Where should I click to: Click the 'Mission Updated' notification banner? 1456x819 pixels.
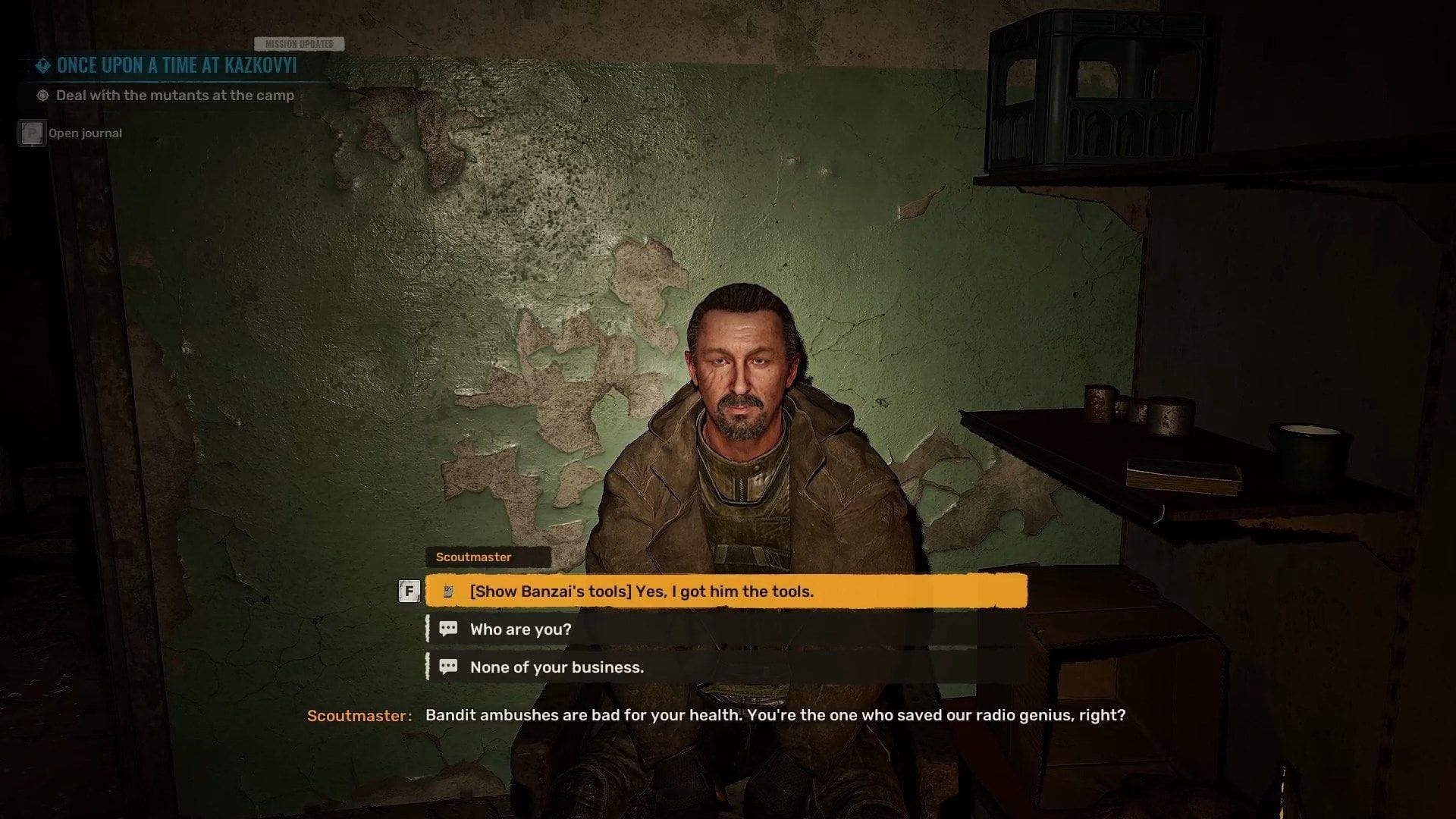click(300, 43)
